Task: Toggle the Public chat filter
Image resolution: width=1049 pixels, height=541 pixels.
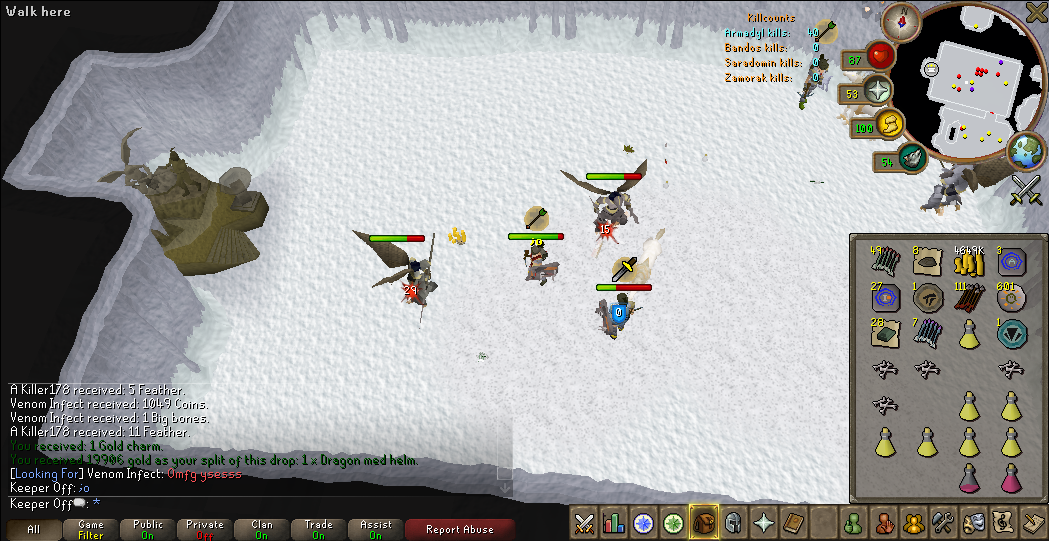Action: click(148, 529)
